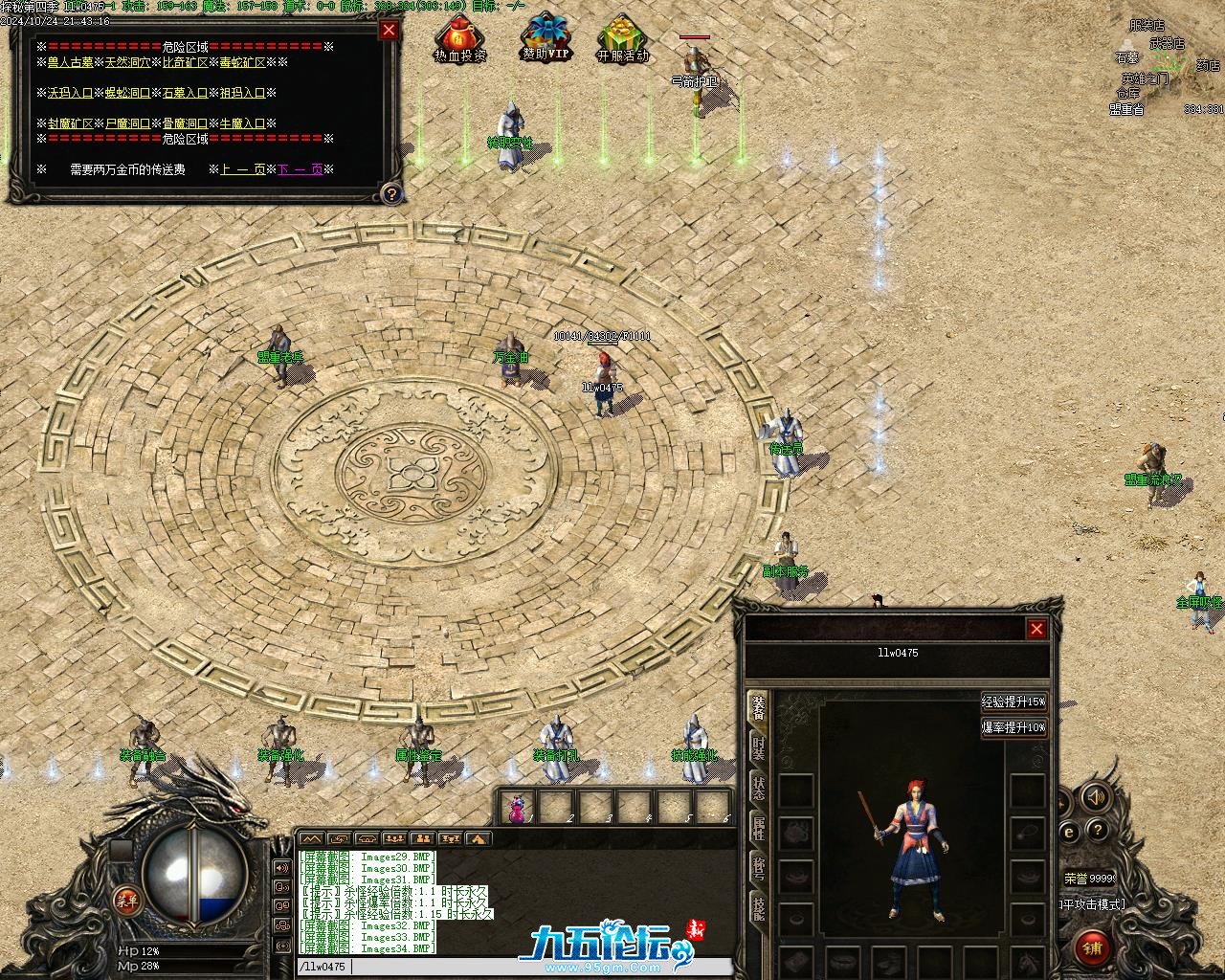Go to 骨魔洞口 via teleport list
This screenshot has height=980, width=1225.
(x=183, y=123)
